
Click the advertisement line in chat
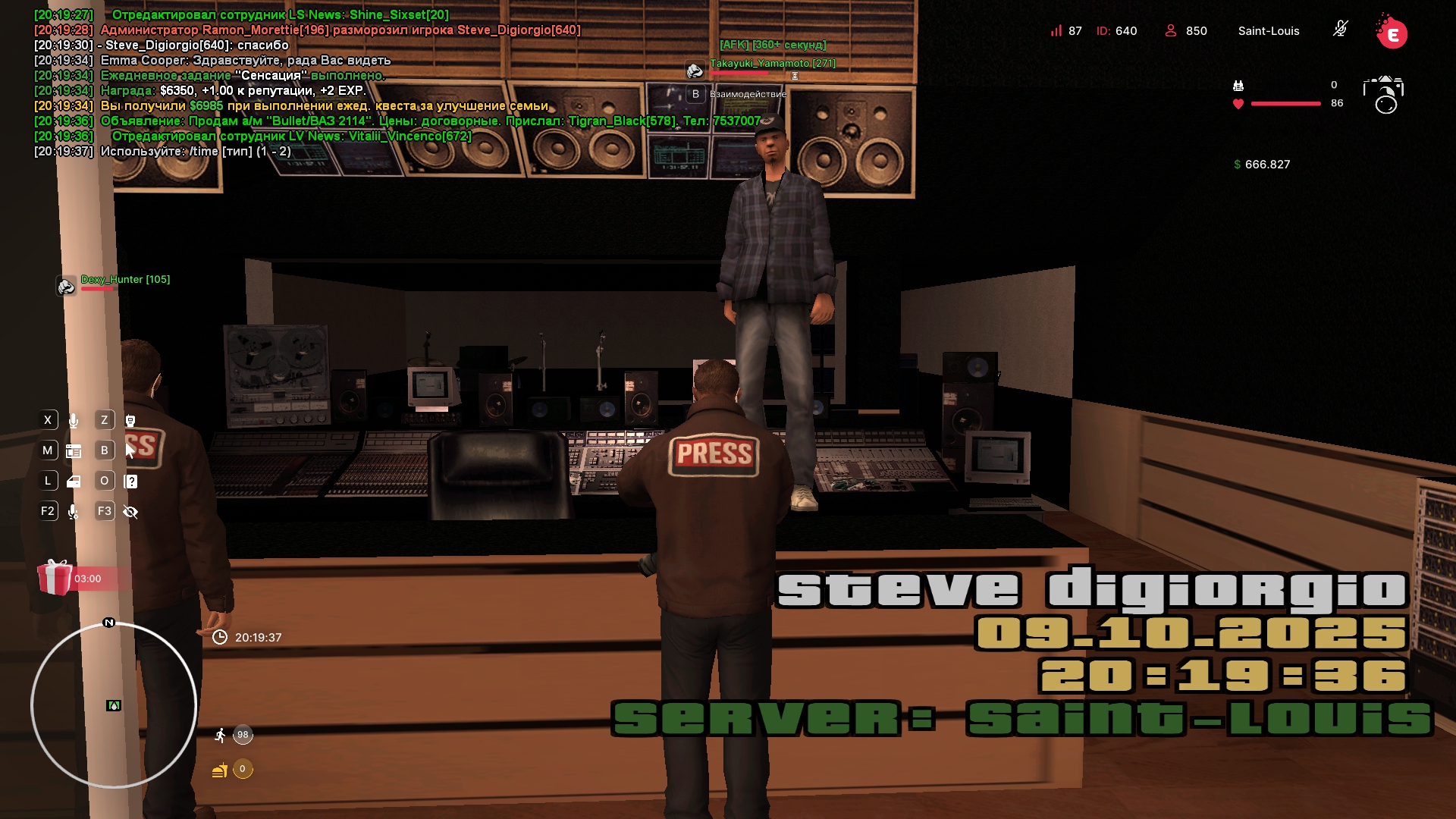pyautogui.click(x=430, y=121)
